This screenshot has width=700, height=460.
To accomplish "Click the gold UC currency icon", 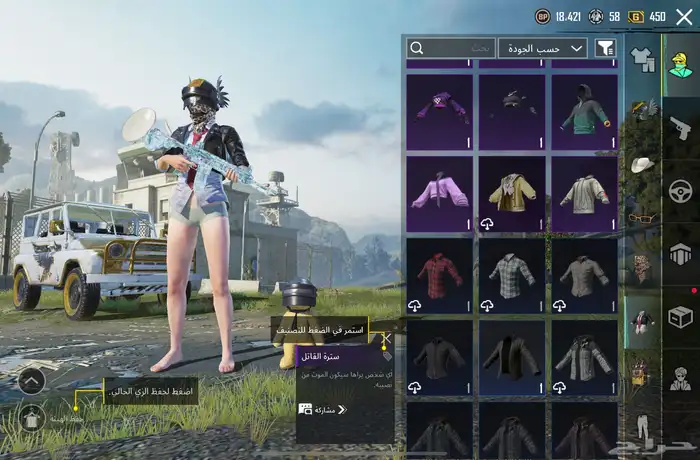I will coord(633,17).
